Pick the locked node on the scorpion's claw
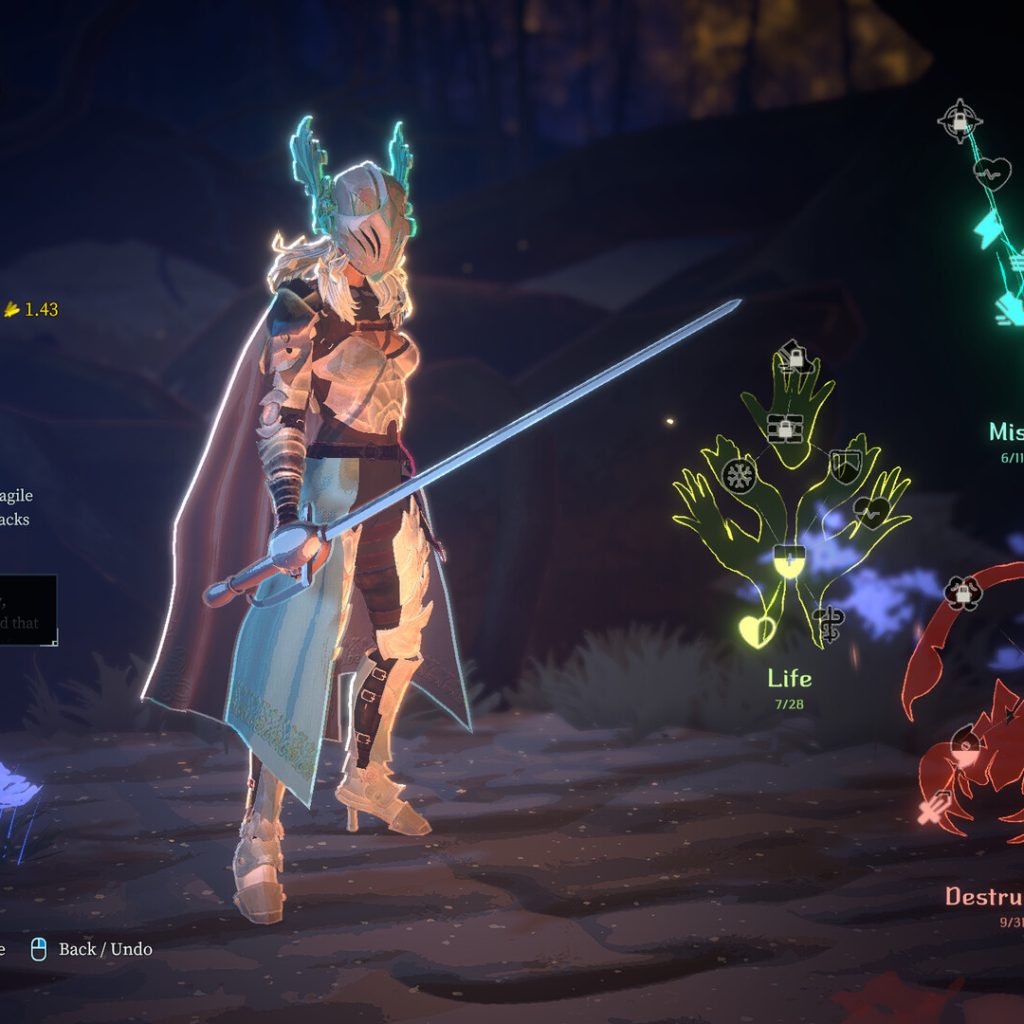This screenshot has height=1024, width=1024. click(963, 593)
